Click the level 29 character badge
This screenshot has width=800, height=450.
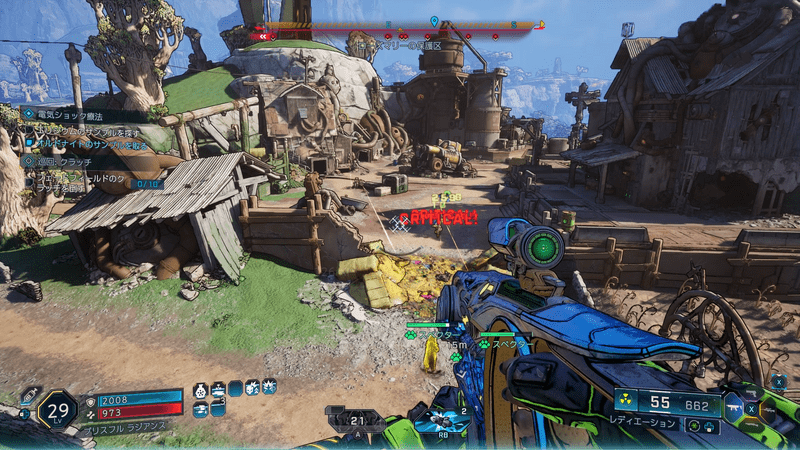(x=57, y=409)
